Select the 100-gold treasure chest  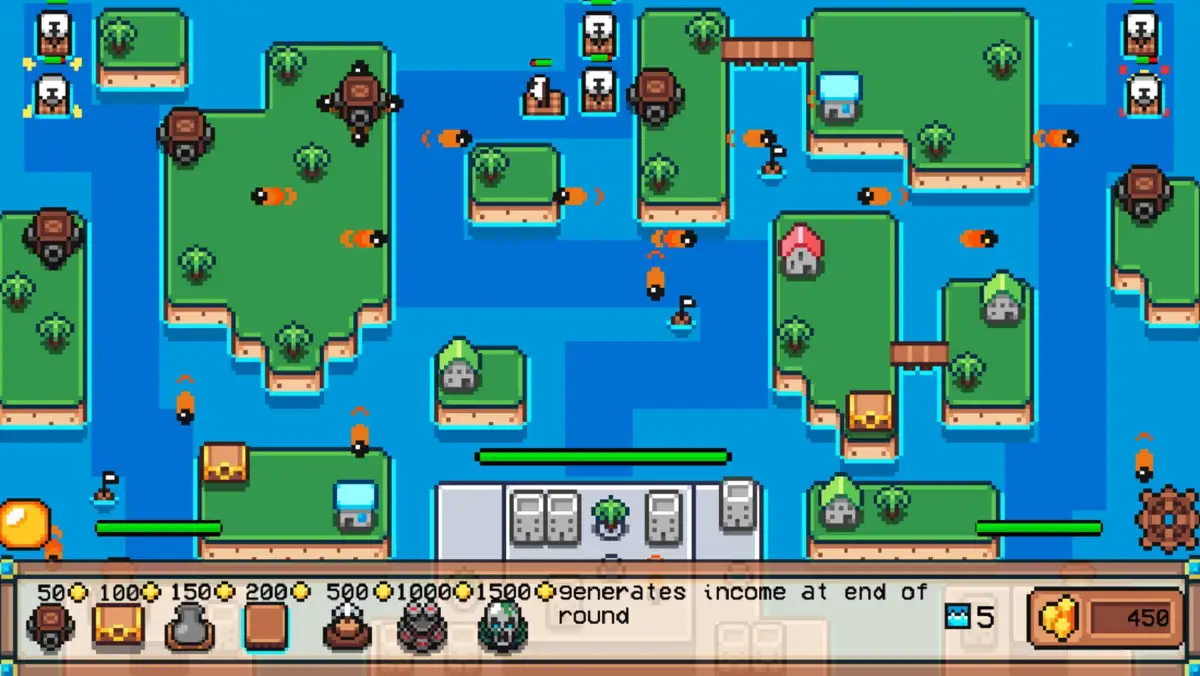click(117, 626)
